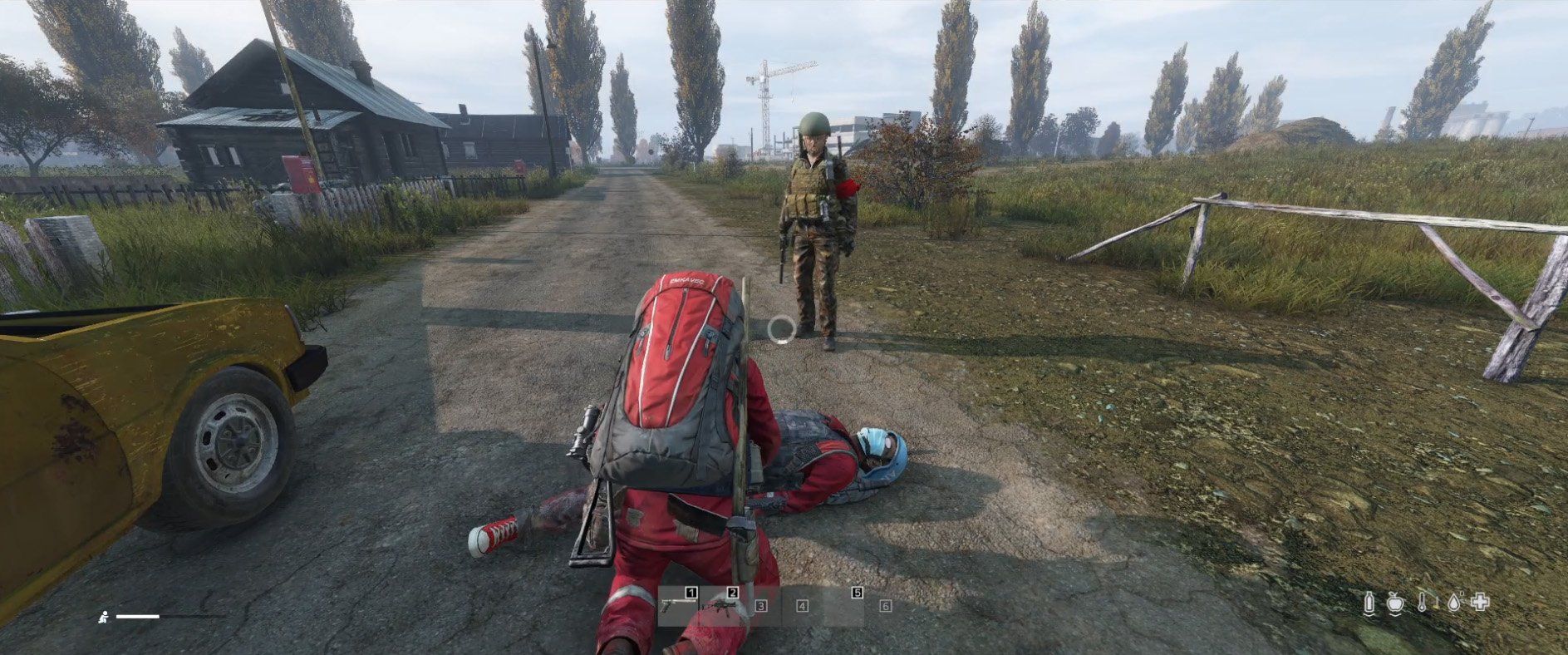Click the health cross status icon
The height and width of the screenshot is (655, 1568).
(1480, 602)
